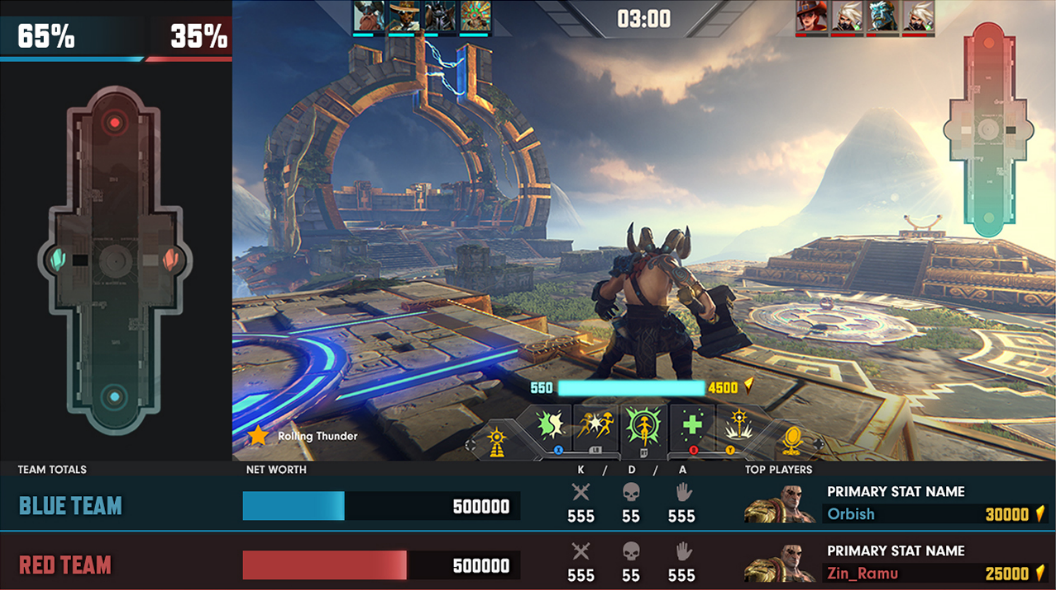Image resolution: width=1056 pixels, height=590 pixels.
Task: View top player Zin_Ramu
Action: (x=862, y=573)
